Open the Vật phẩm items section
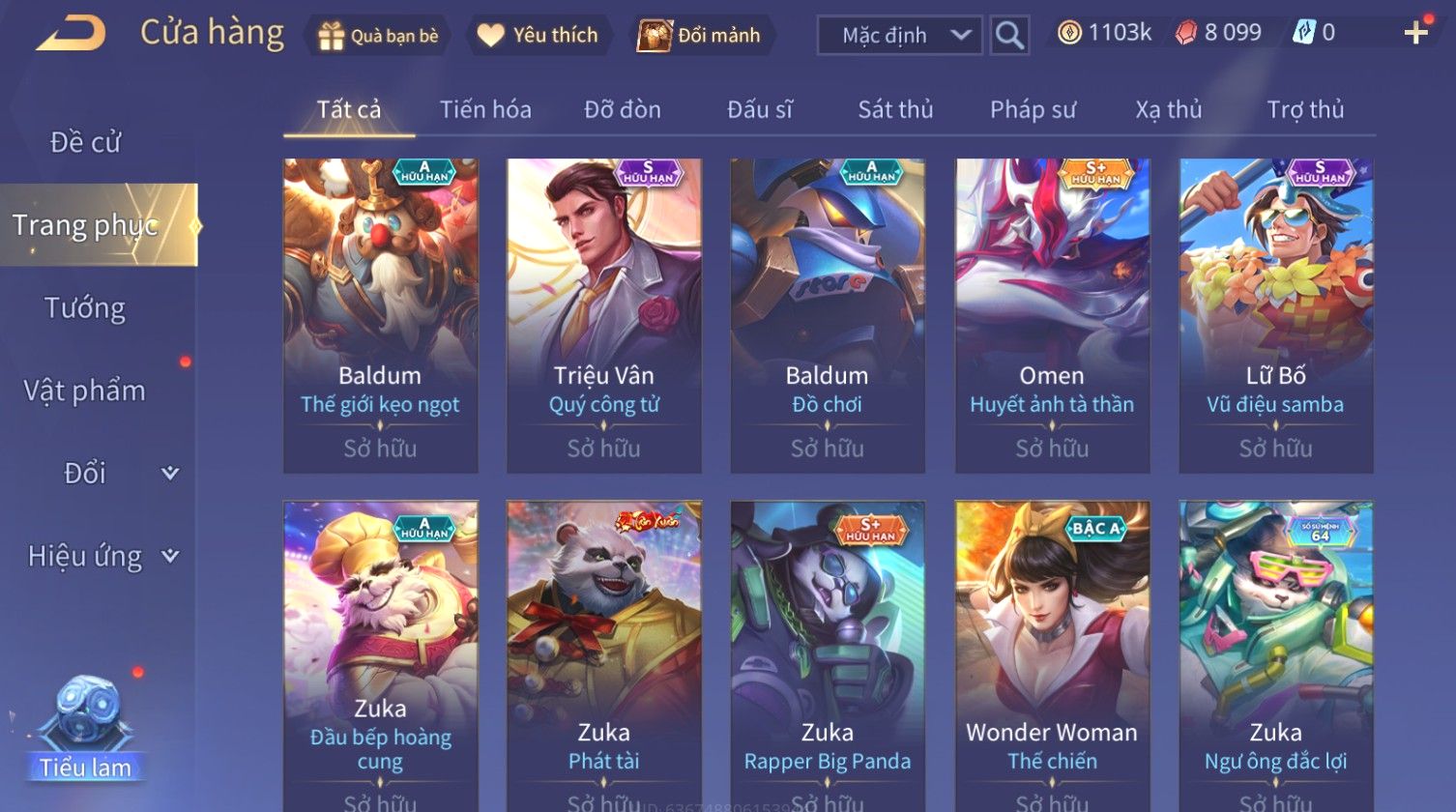The width and height of the screenshot is (1456, 812). [85, 391]
